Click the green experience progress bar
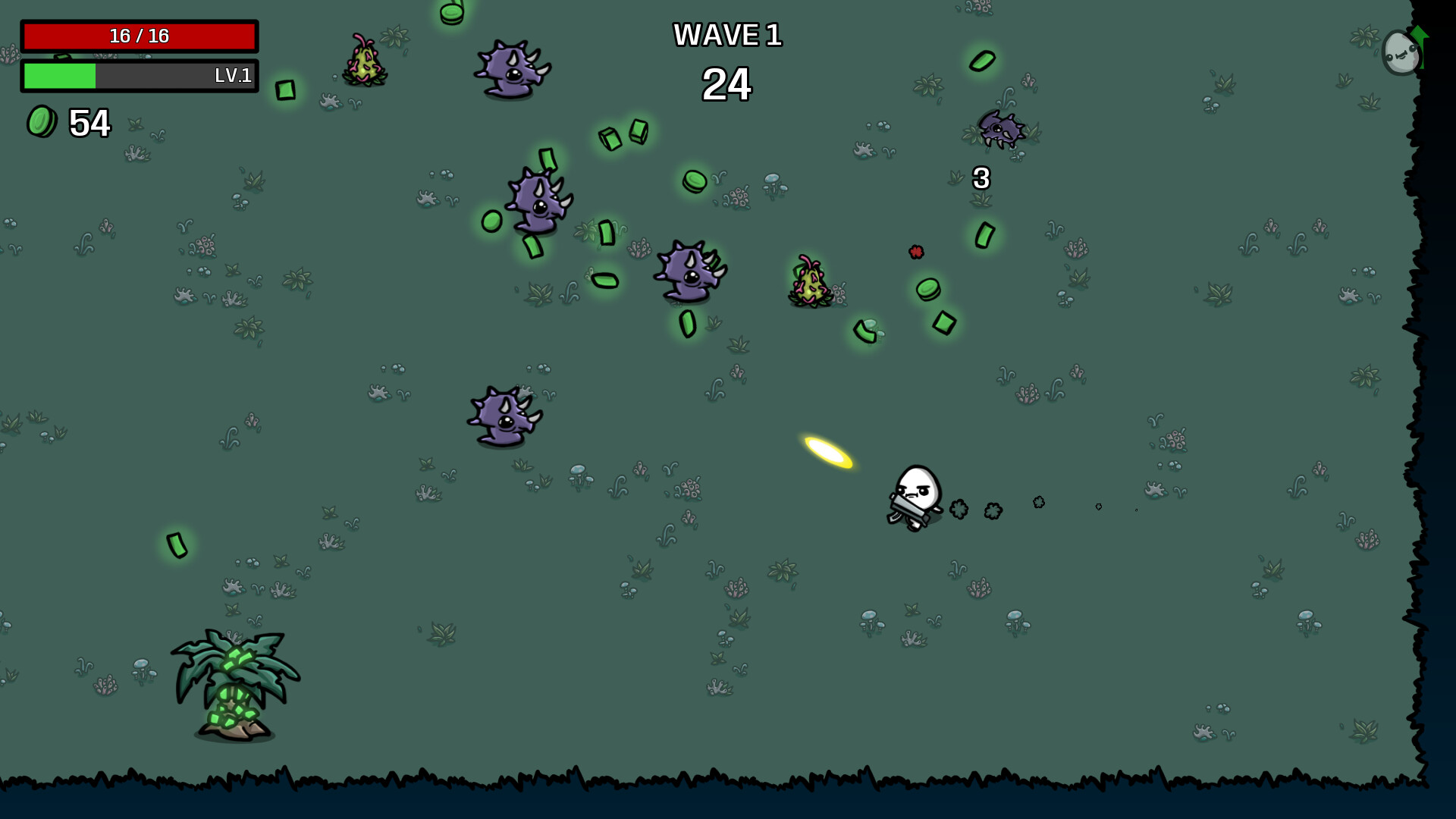The width and height of the screenshot is (1456, 819). click(59, 76)
